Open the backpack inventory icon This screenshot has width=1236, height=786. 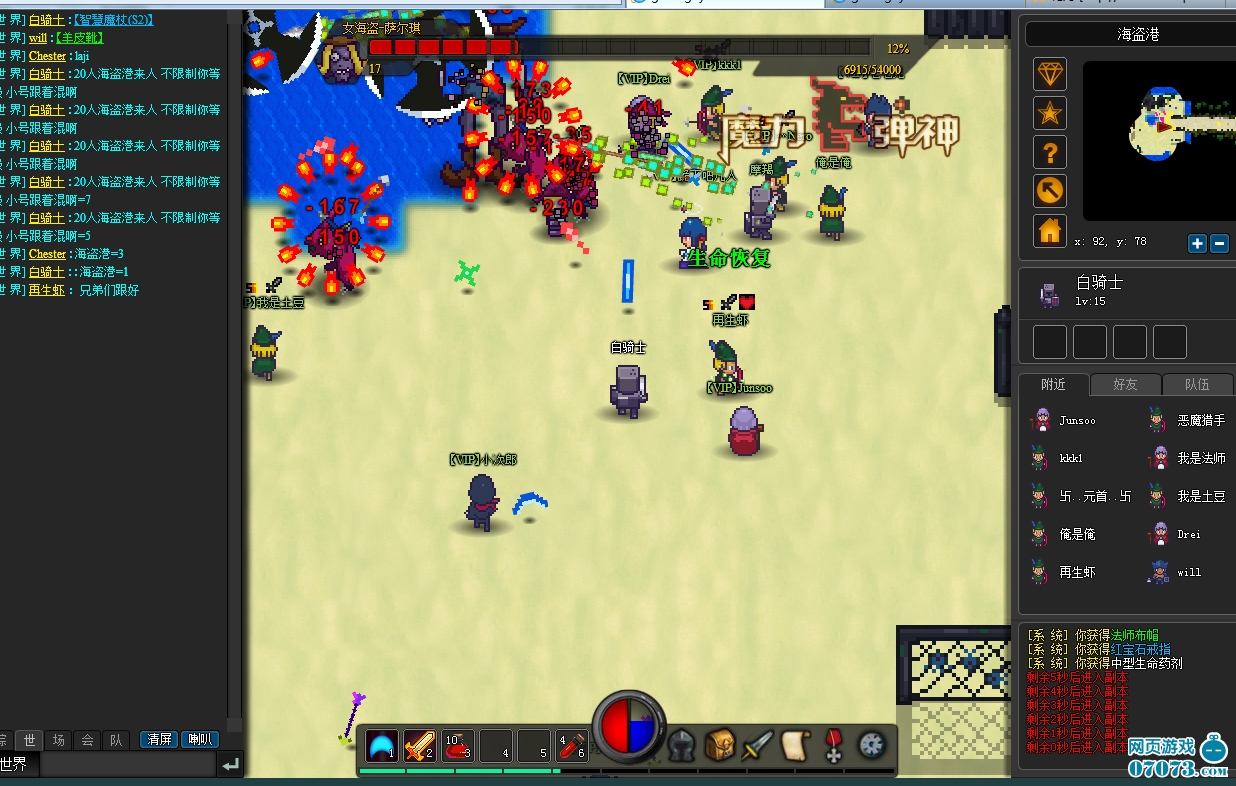(x=720, y=745)
